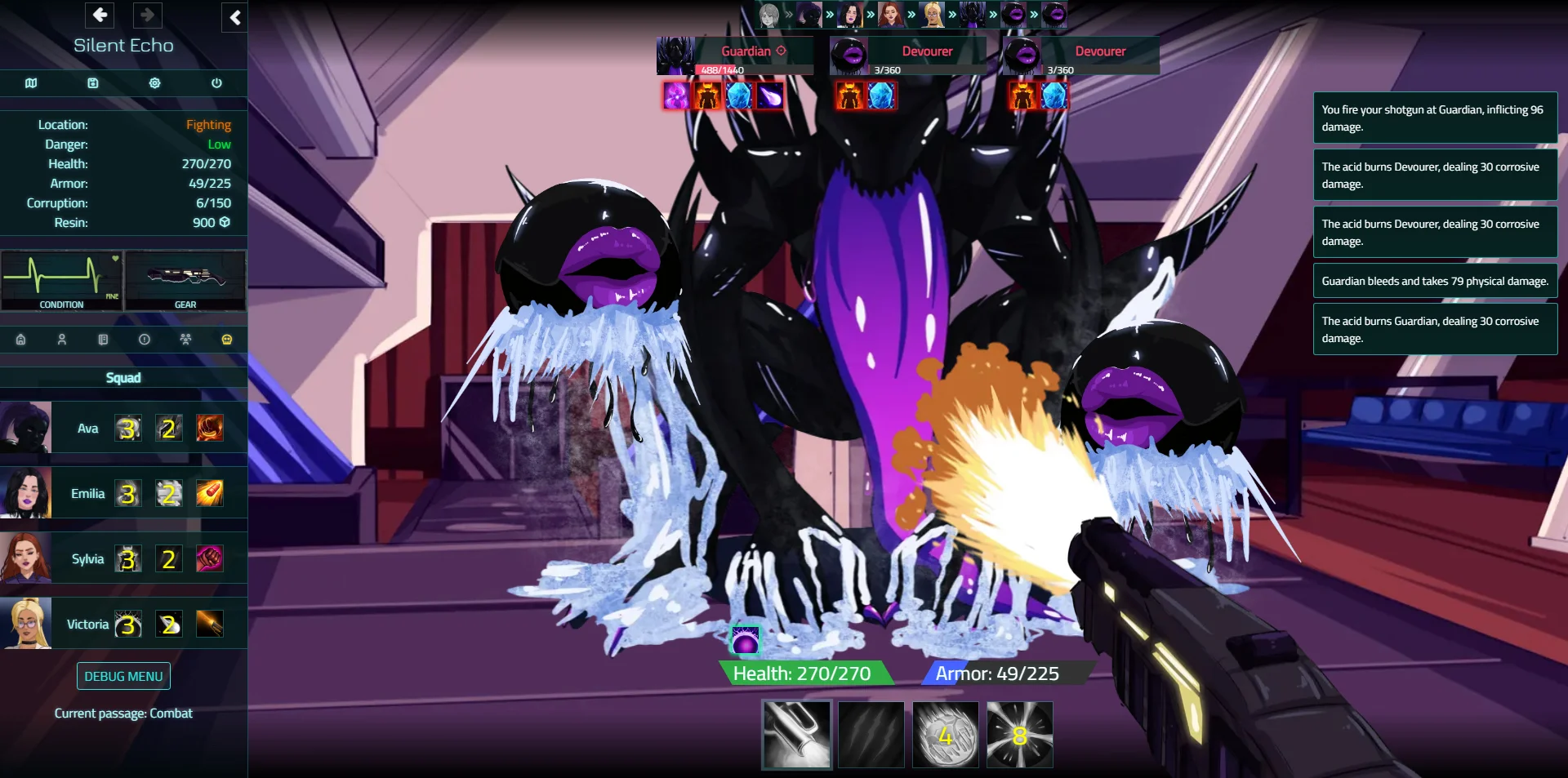Open the CONDITION panel
The width and height of the screenshot is (1568, 778).
pyautogui.click(x=62, y=281)
